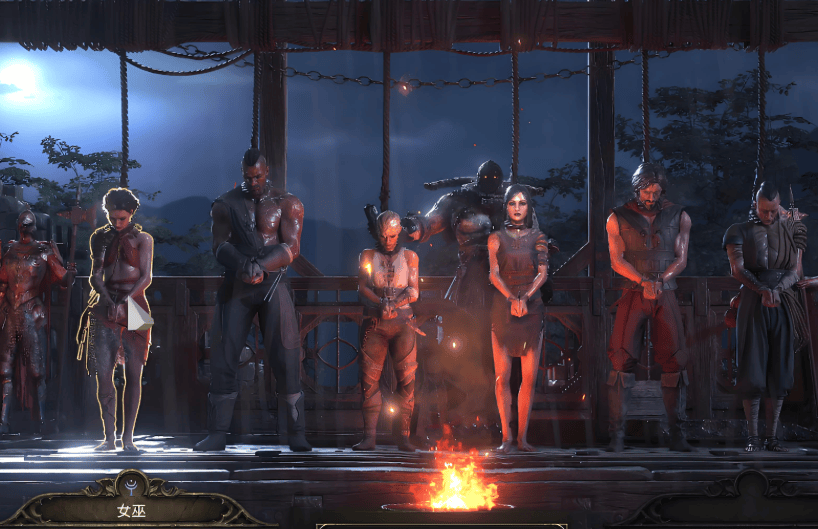Choose the red-armored character beside the Witch
This screenshot has height=529, width=818.
click(x=30, y=300)
